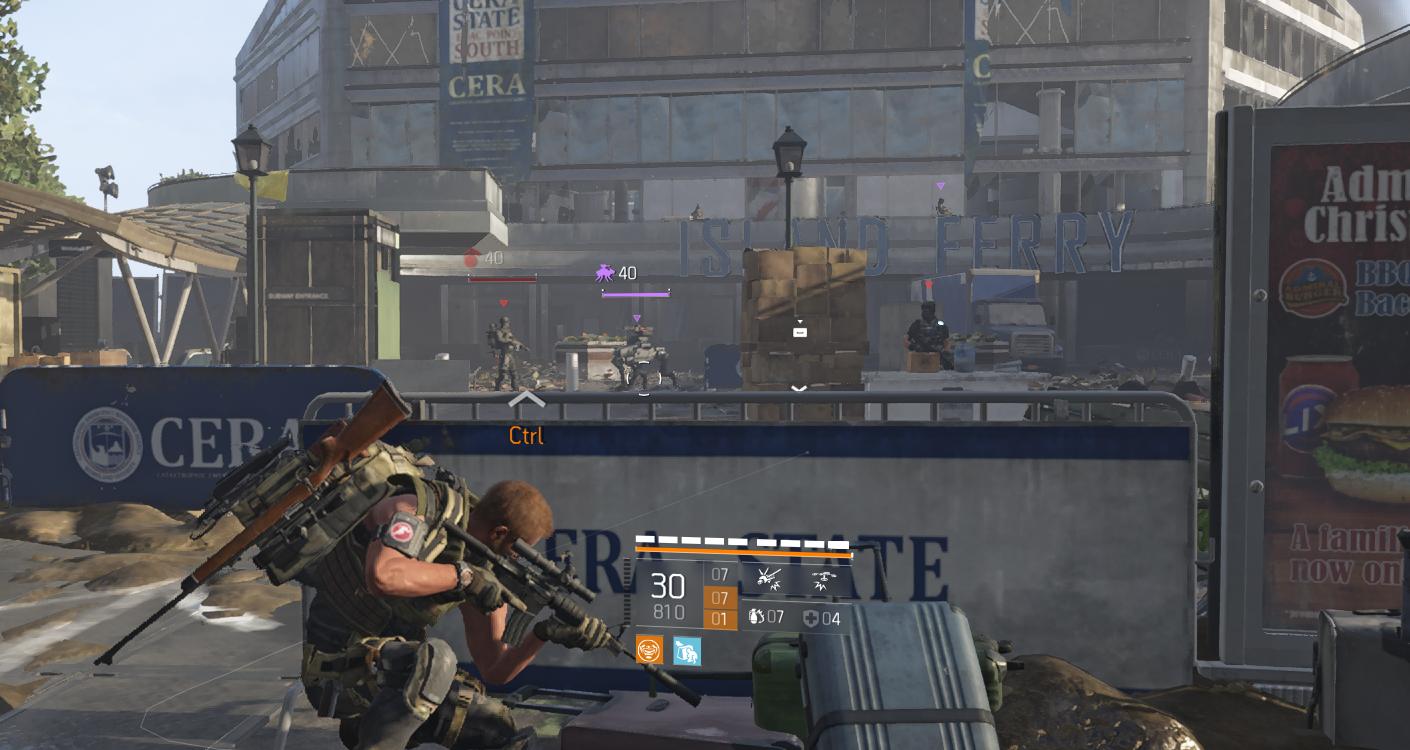1410x750 pixels.
Task: Deploy the drone skill
Action: click(x=824, y=576)
